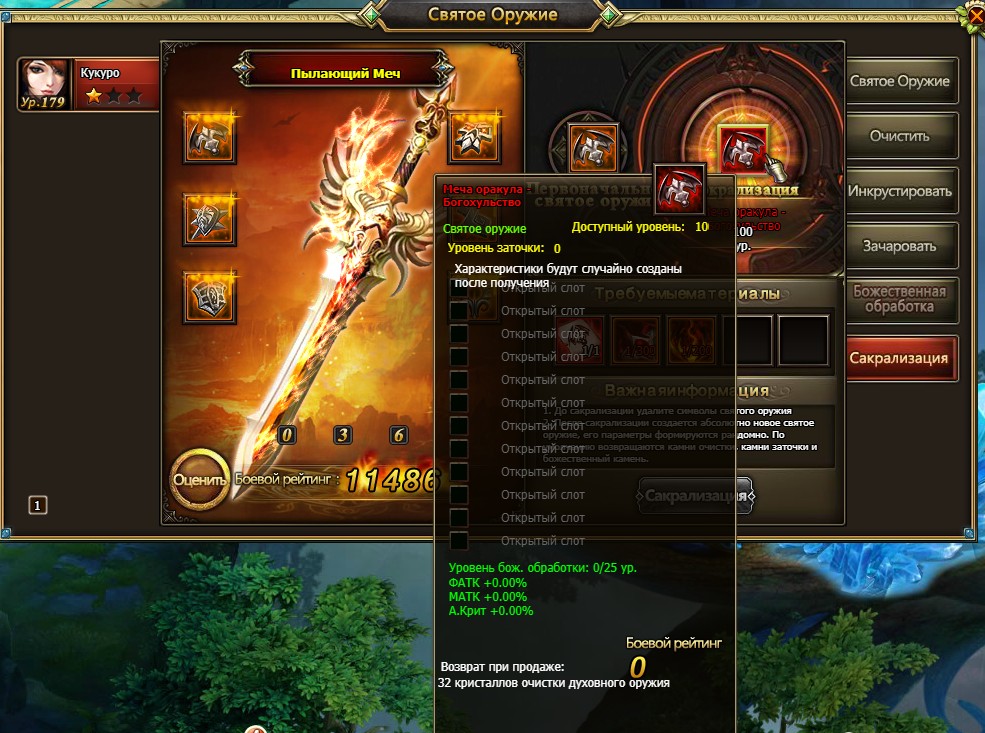Select the Инкрустировать tab
The width and height of the screenshot is (985, 733).
899,190
